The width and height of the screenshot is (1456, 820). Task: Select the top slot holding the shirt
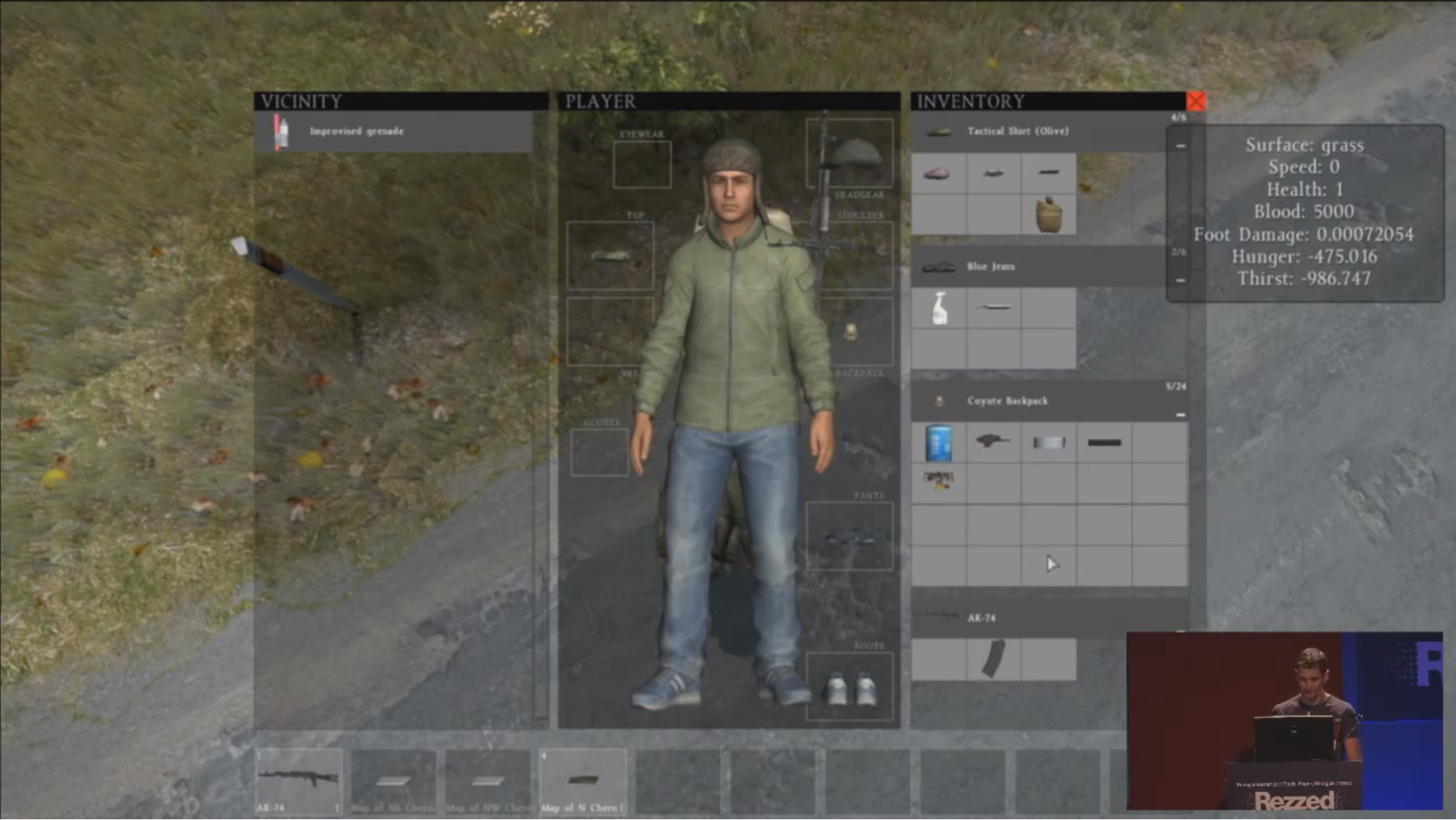[x=610, y=256]
